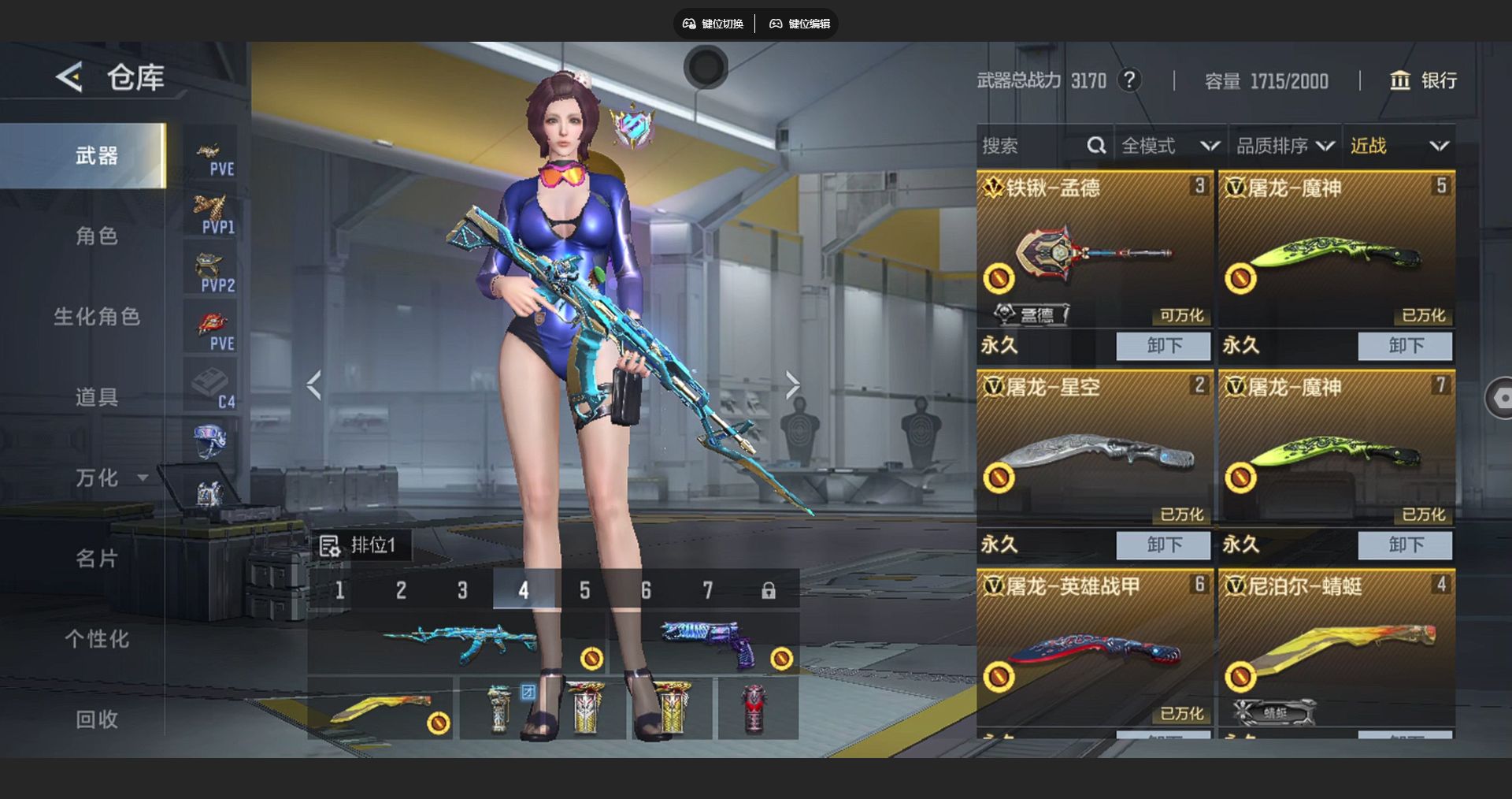1512x799 pixels.
Task: Switch to loadout slot 5
Action: click(584, 590)
